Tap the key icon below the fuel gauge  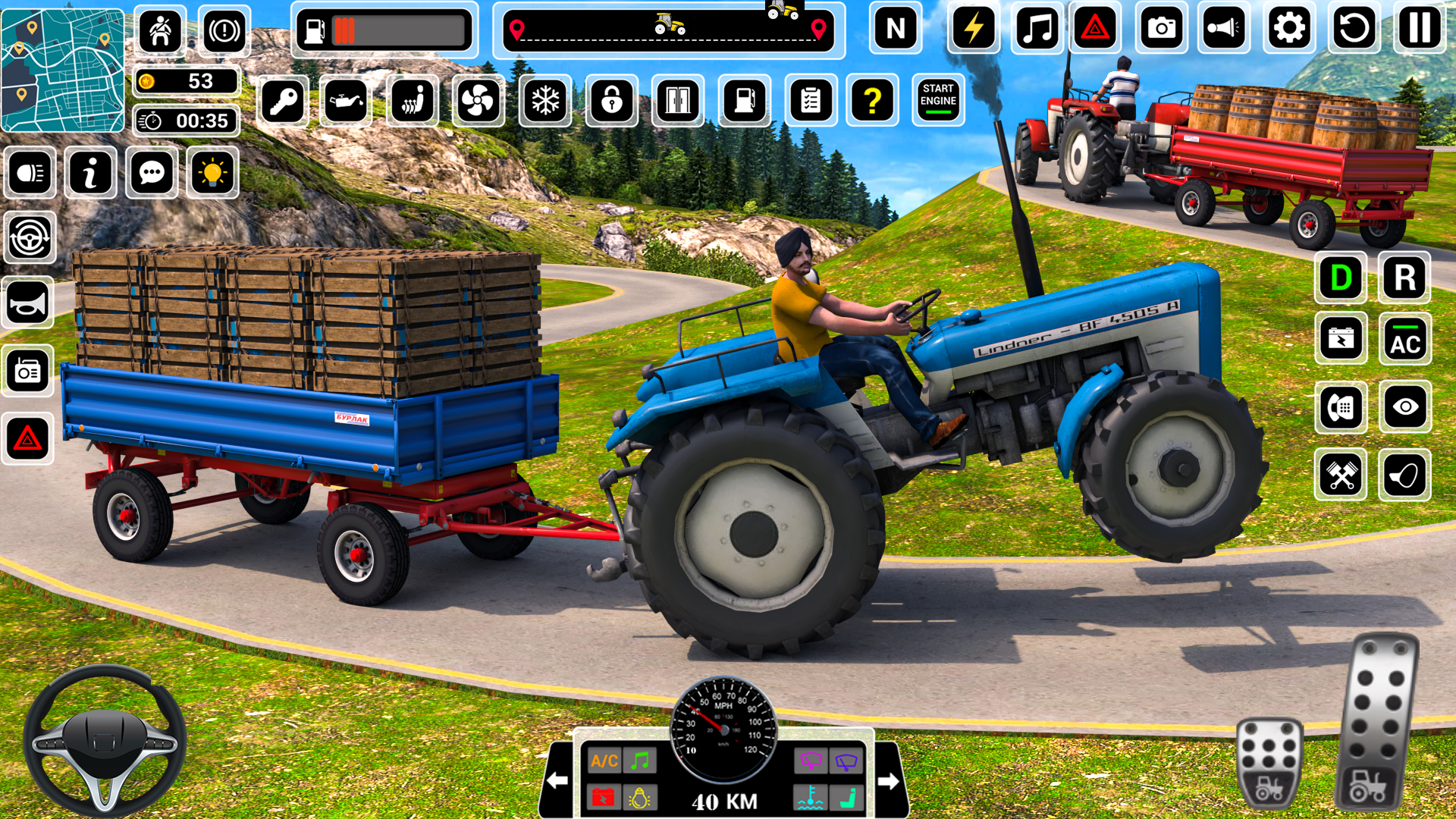point(282,101)
